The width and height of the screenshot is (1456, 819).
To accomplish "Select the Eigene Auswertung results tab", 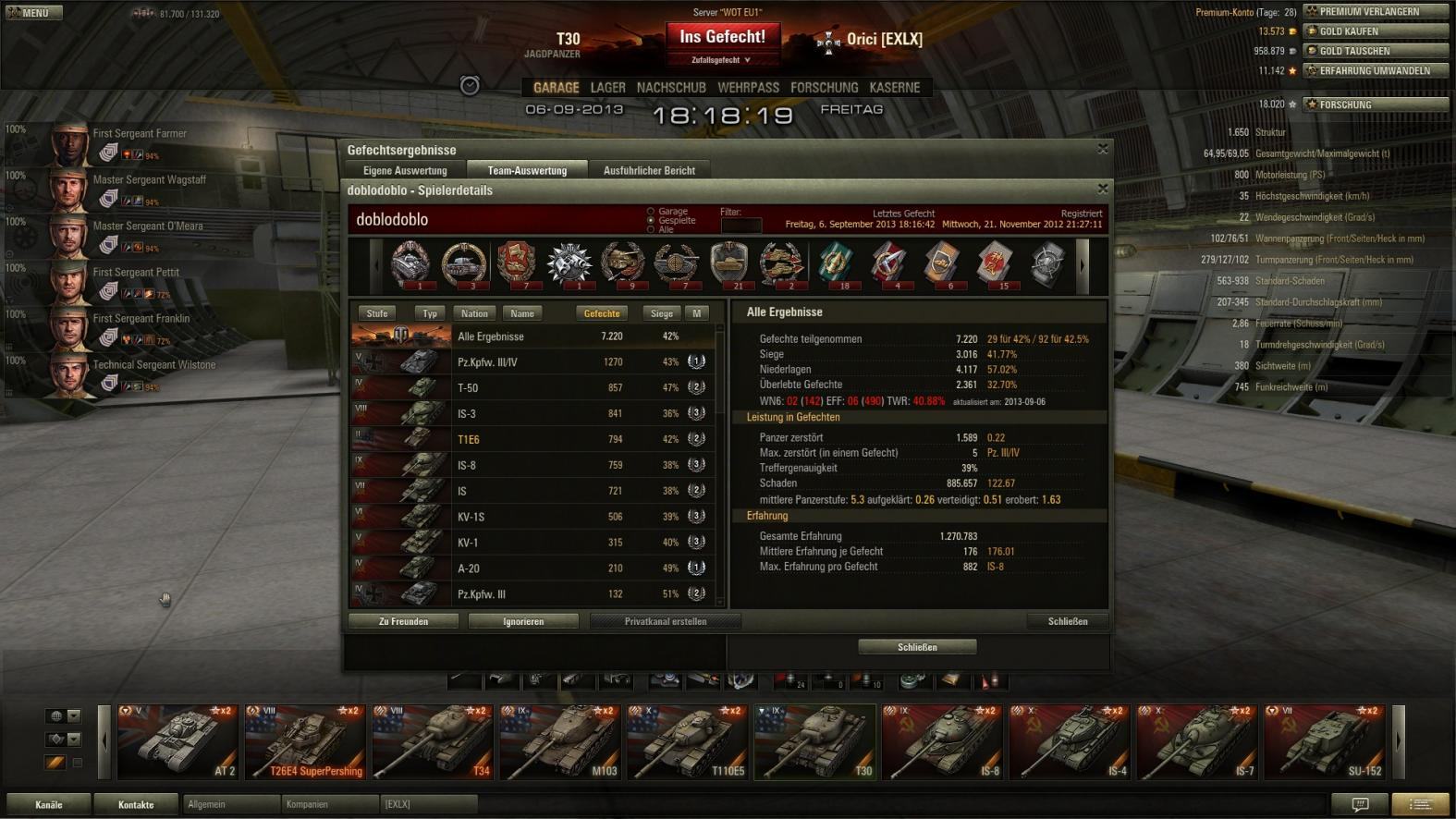I will (405, 170).
